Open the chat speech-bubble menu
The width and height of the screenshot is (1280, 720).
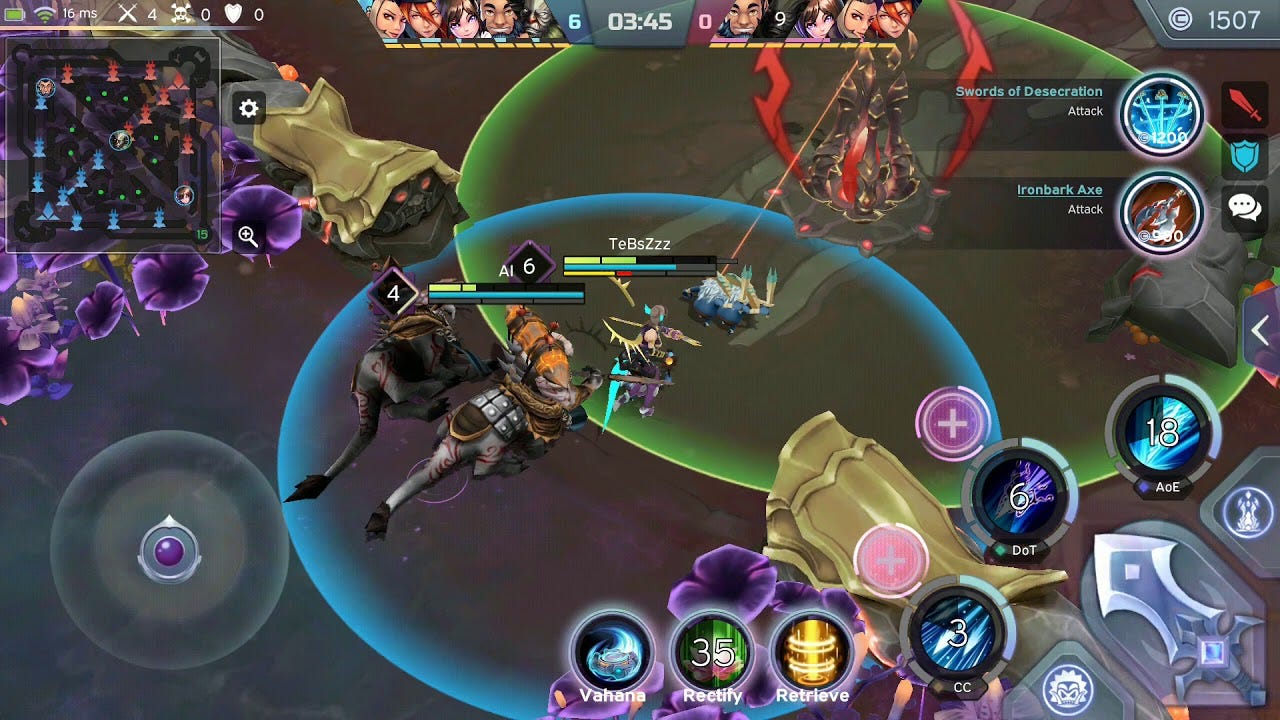1245,208
